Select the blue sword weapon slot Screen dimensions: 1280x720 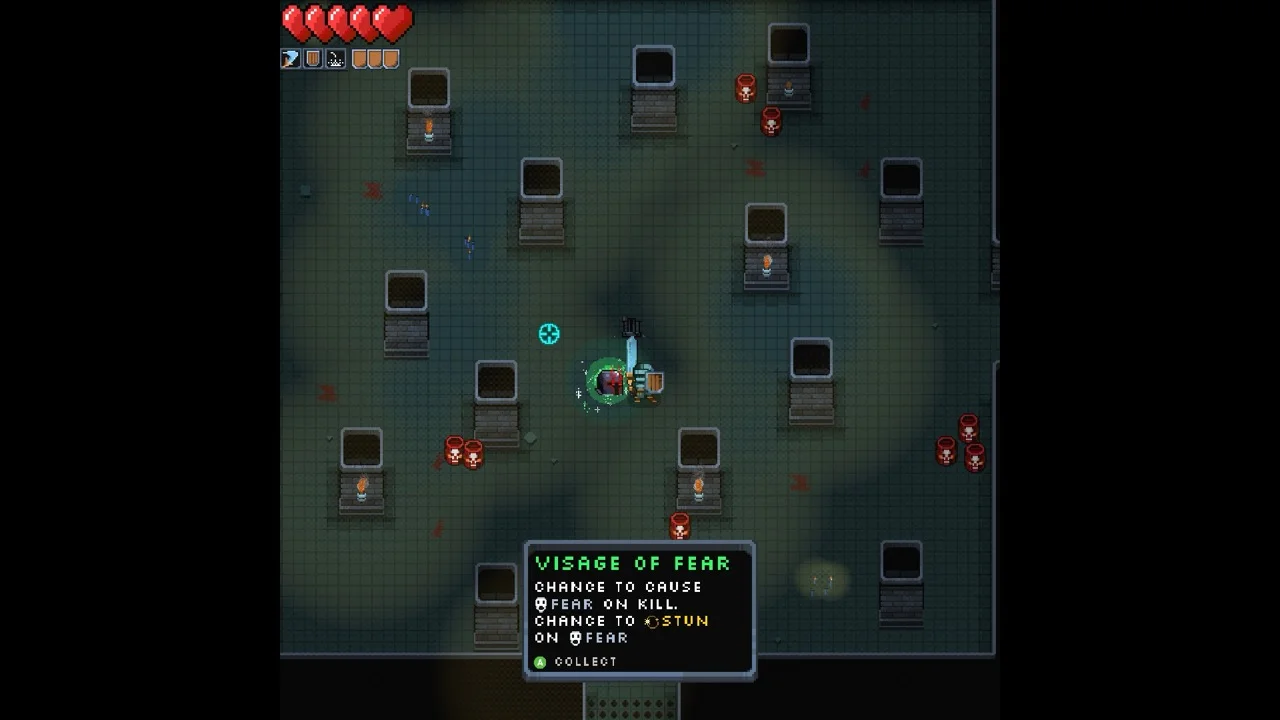click(x=291, y=59)
